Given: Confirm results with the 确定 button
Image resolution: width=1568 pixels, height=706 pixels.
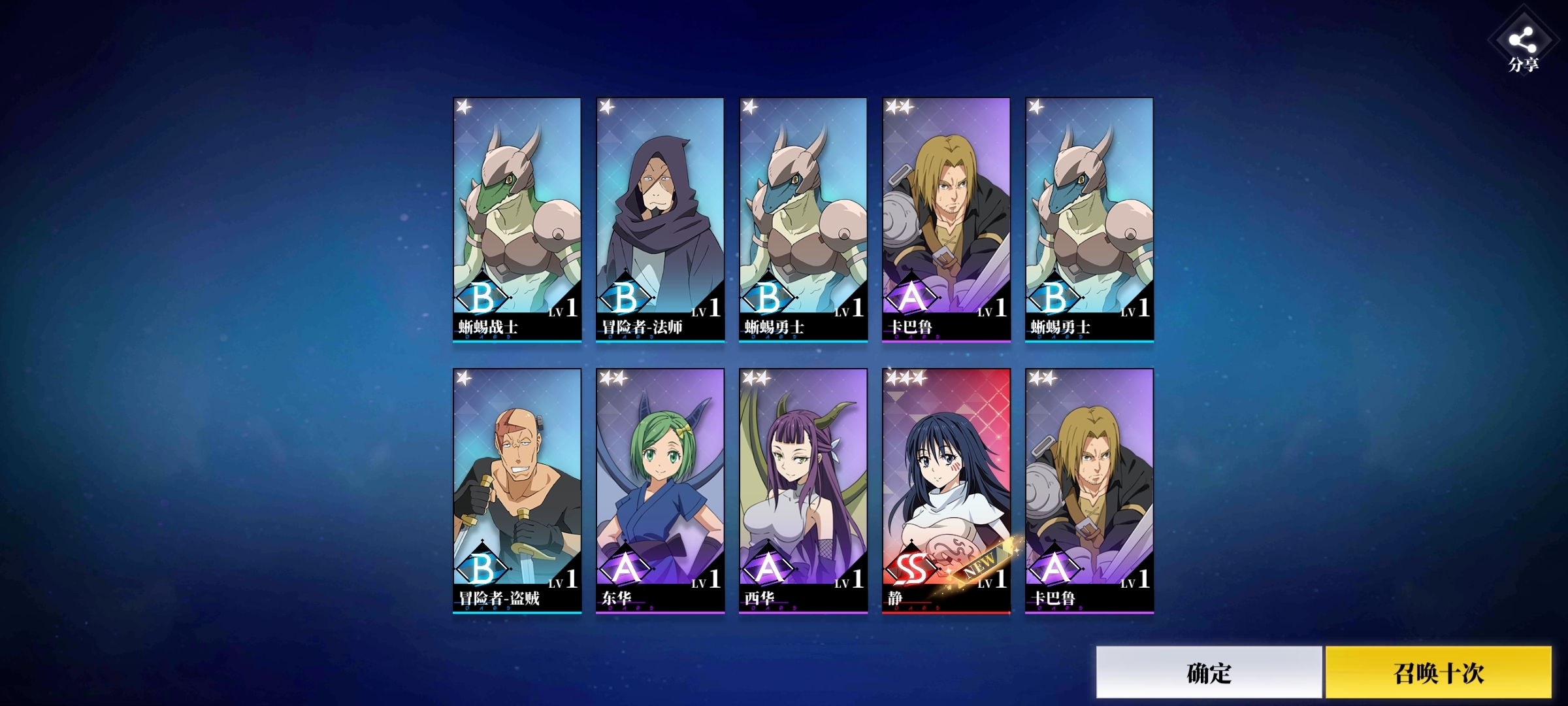Looking at the screenshot, I should 1209,672.
